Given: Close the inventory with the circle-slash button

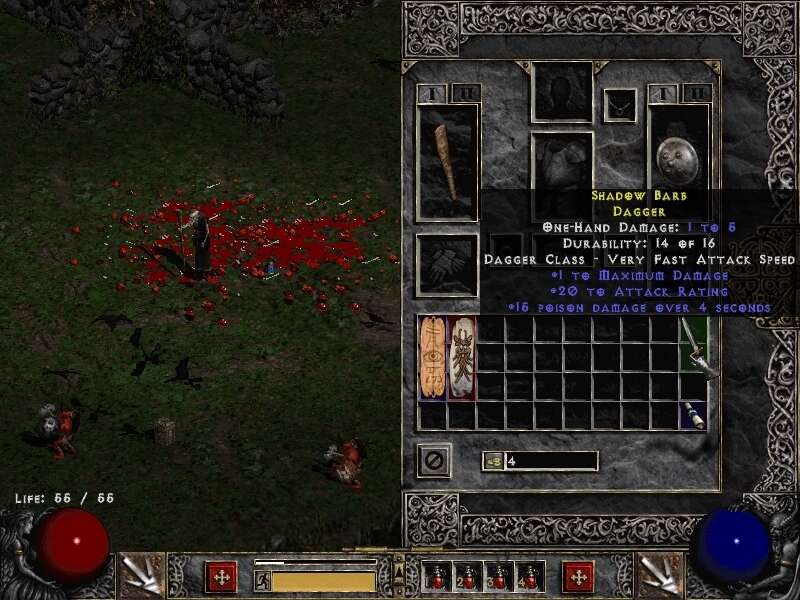Looking at the screenshot, I should point(434,460).
